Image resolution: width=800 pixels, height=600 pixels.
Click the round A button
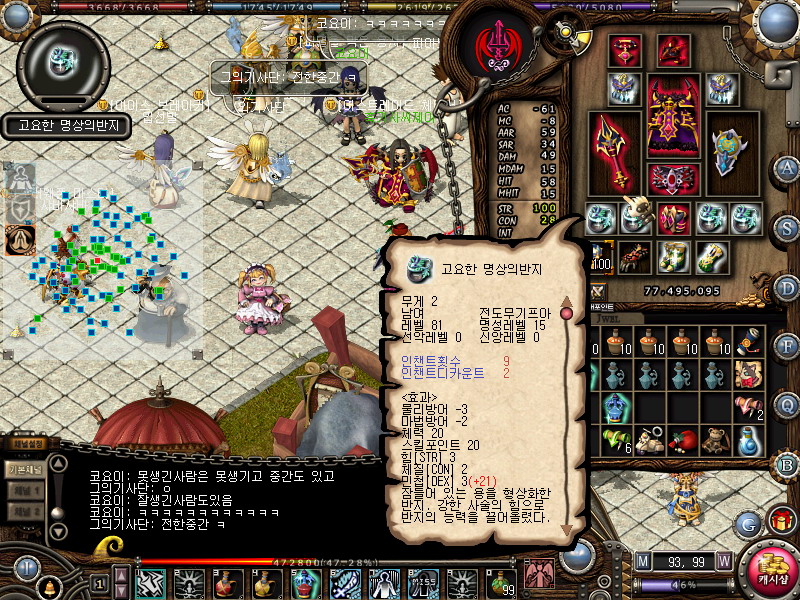(787, 168)
